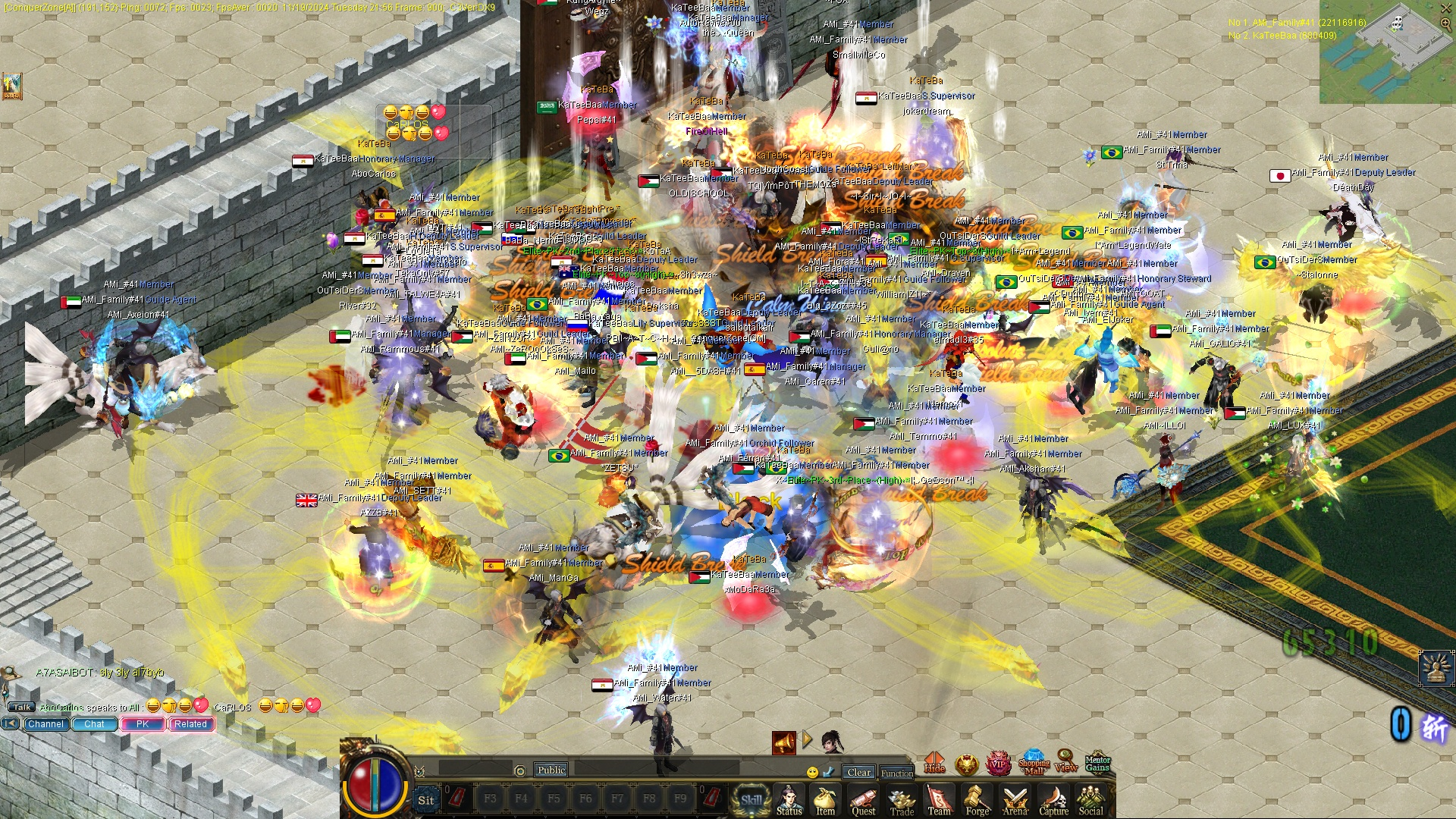This screenshot has height=819, width=1456.
Task: Open the Quest log
Action: (864, 799)
